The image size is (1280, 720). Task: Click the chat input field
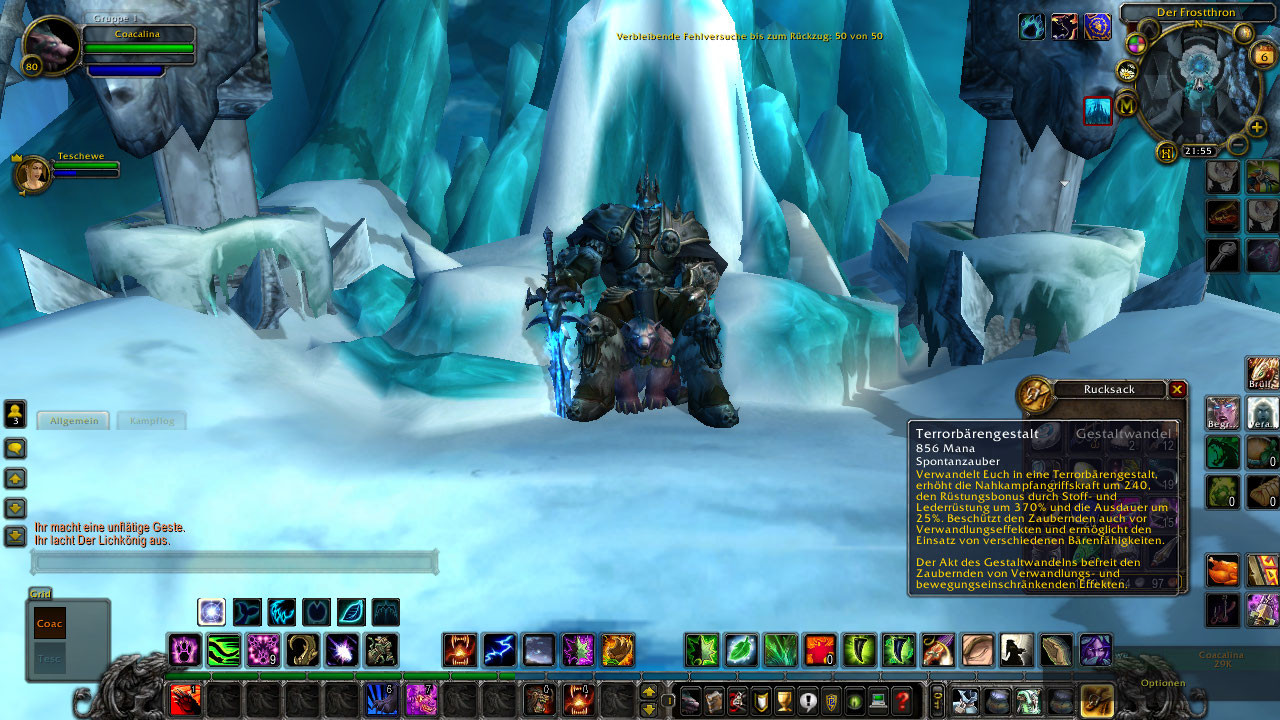(235, 563)
